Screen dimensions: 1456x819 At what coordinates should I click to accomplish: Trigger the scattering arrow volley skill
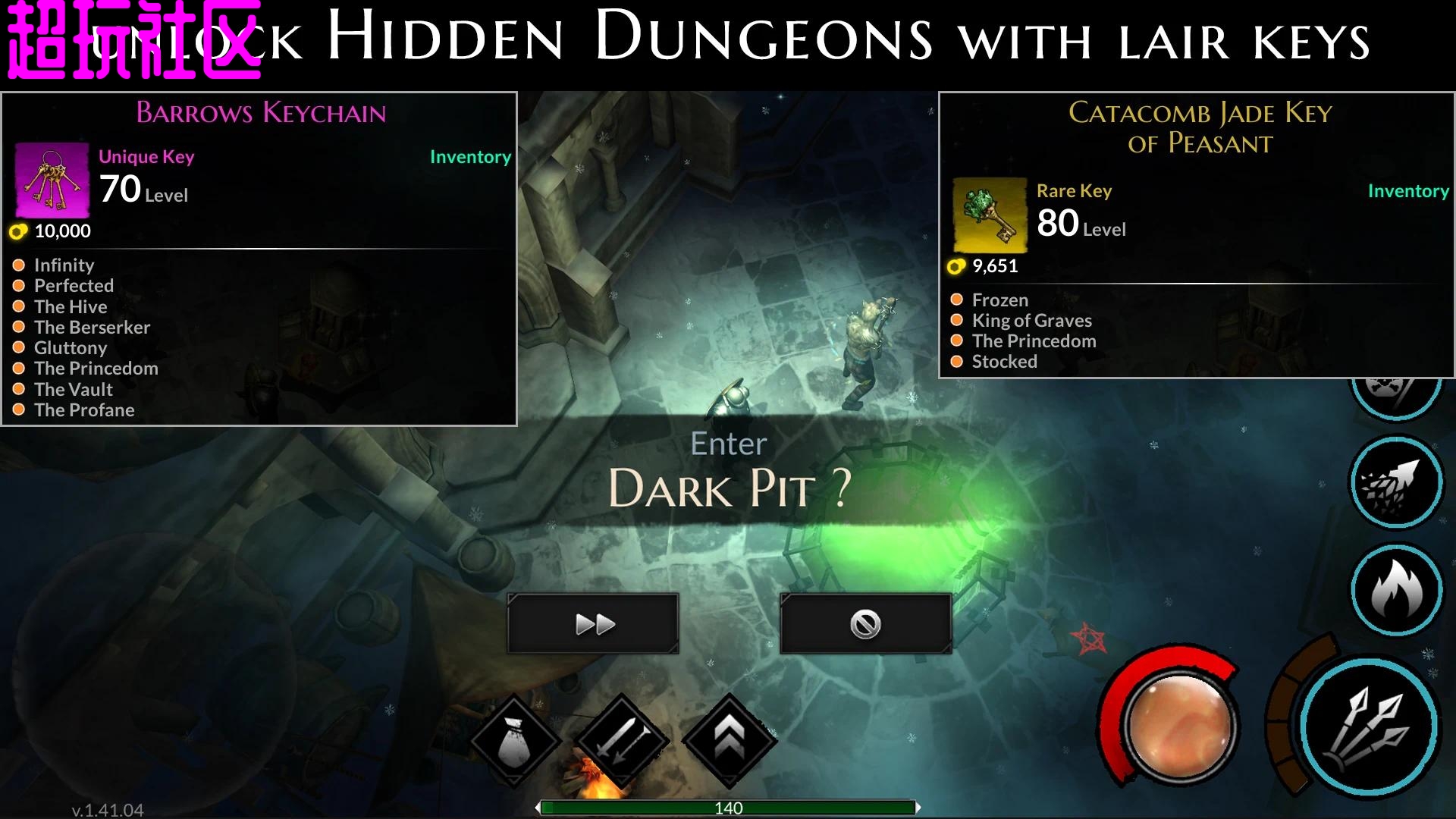tap(1396, 481)
